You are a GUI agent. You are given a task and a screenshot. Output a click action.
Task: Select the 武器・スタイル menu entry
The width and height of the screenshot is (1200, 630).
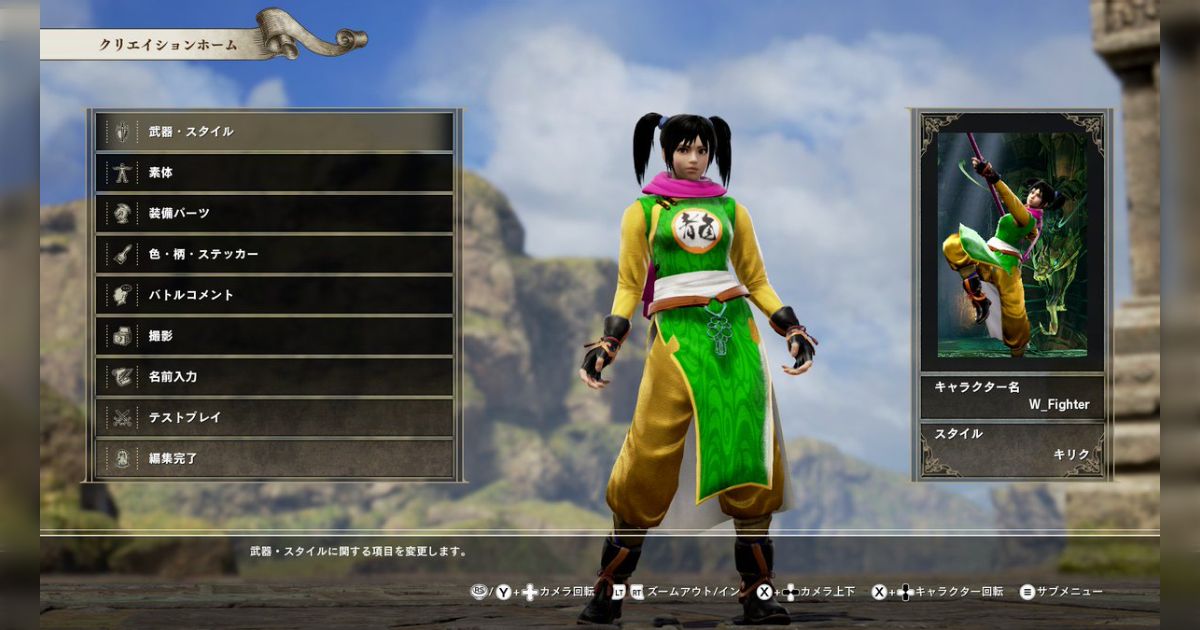click(x=274, y=131)
